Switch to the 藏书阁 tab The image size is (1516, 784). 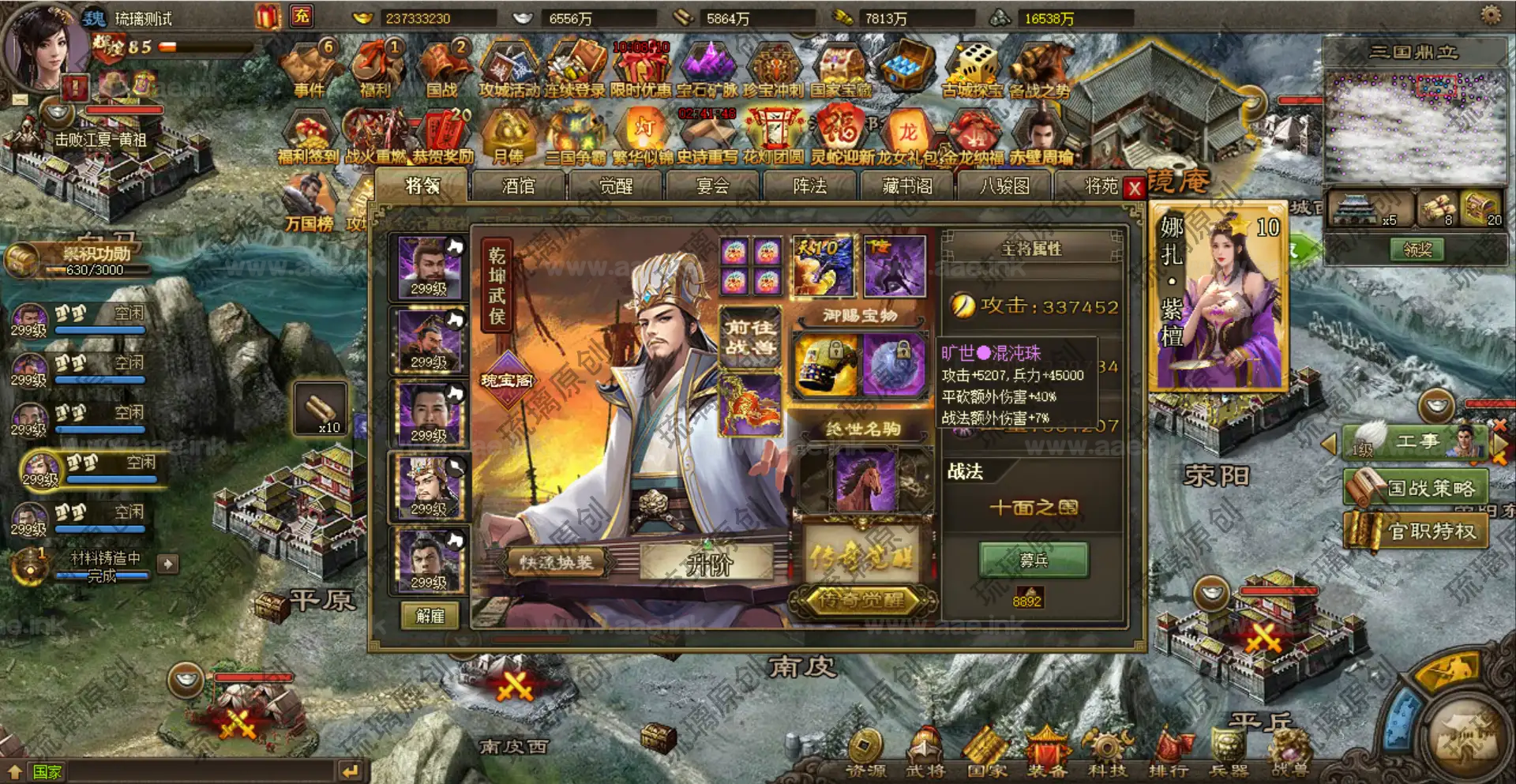907,186
